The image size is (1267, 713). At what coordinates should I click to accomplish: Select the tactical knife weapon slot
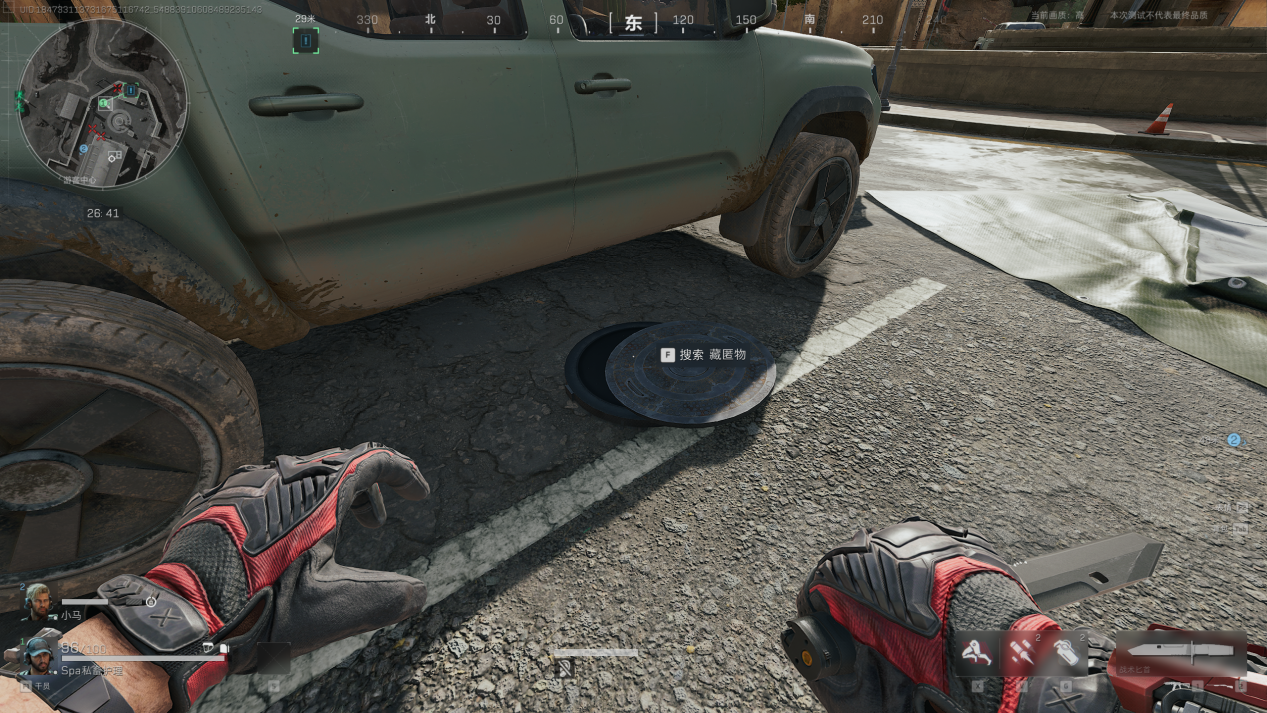(x=1181, y=653)
